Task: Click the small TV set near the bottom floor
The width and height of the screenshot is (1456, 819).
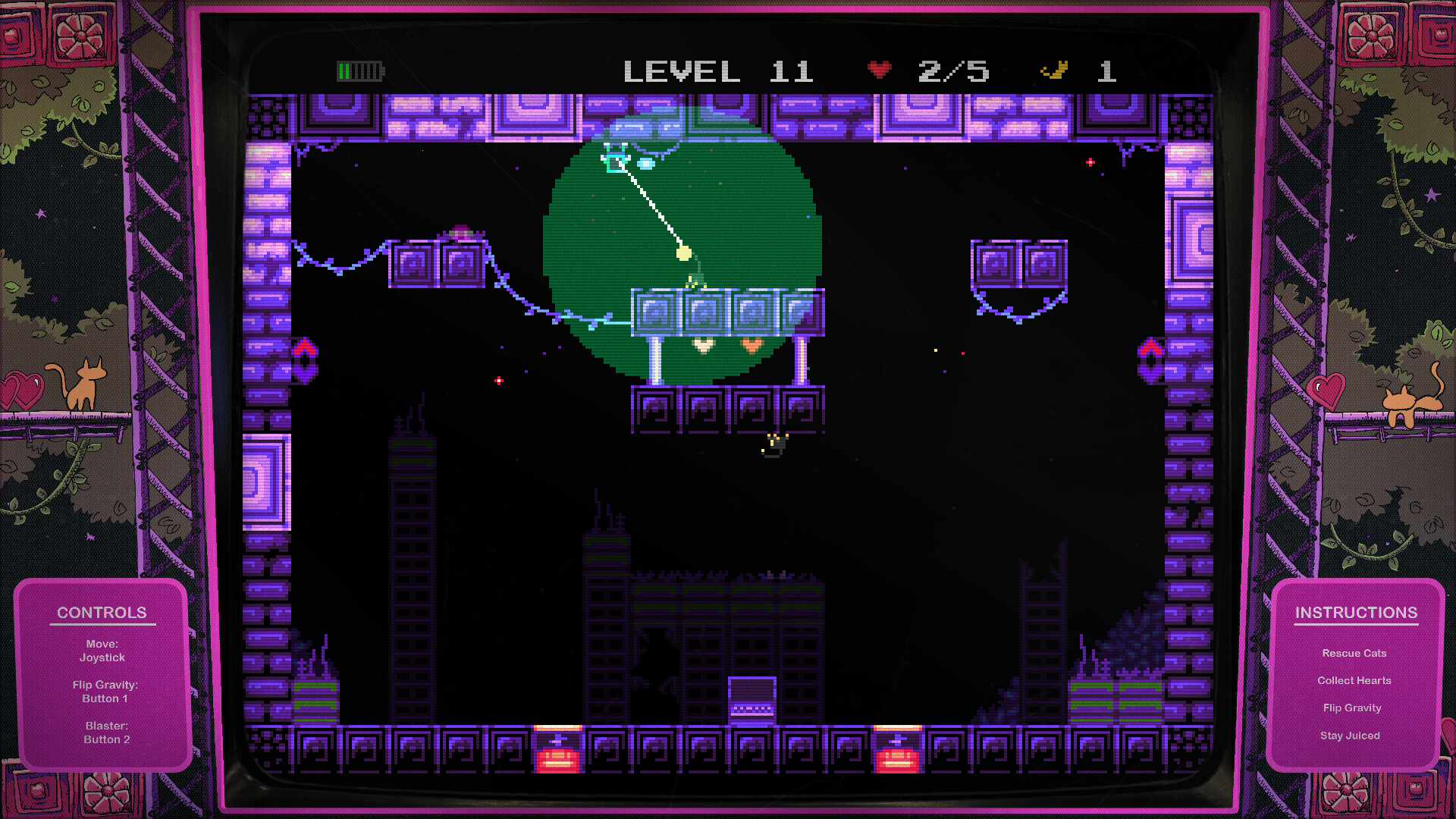Action: (x=752, y=701)
